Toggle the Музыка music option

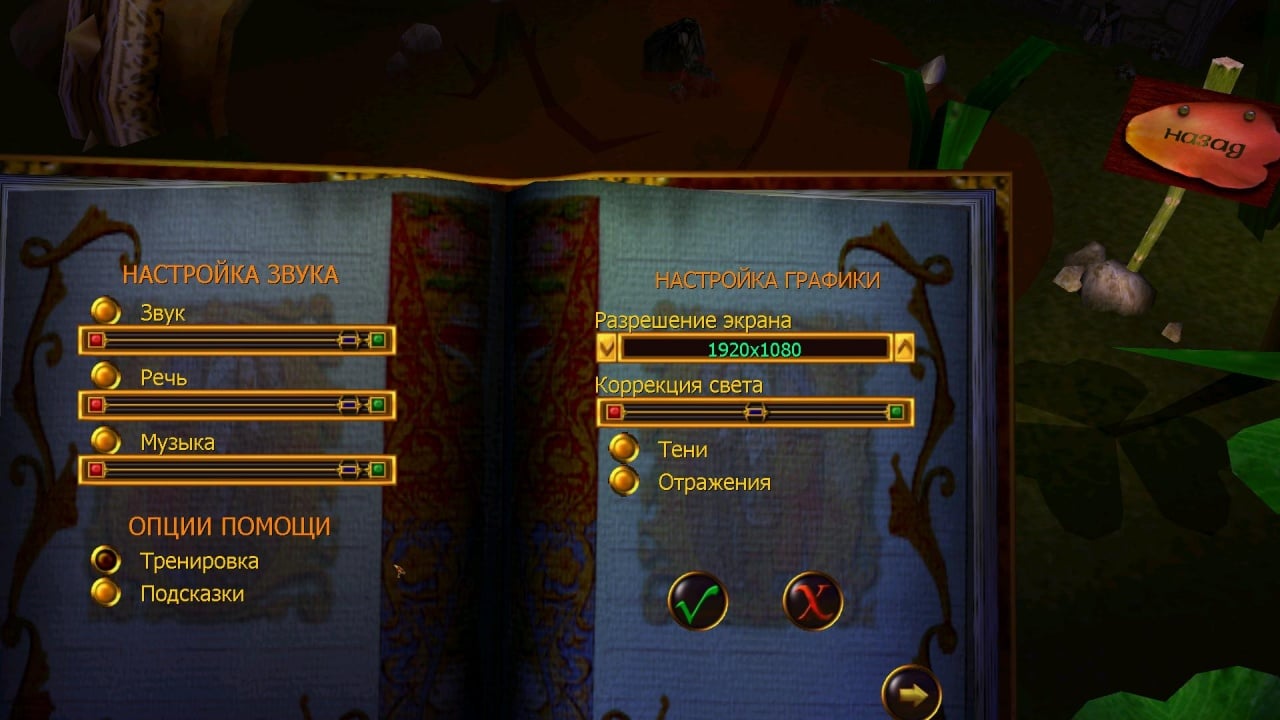105,441
